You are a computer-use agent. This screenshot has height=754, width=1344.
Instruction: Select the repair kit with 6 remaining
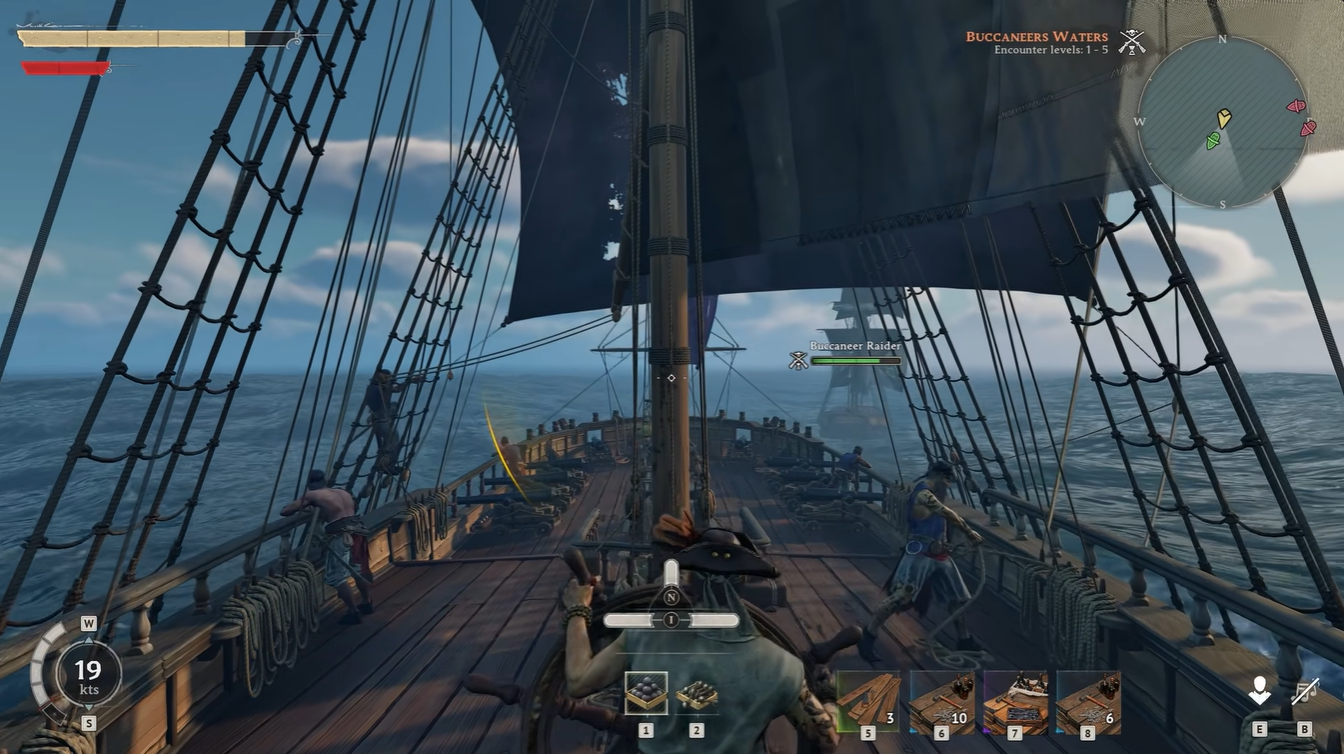1088,702
